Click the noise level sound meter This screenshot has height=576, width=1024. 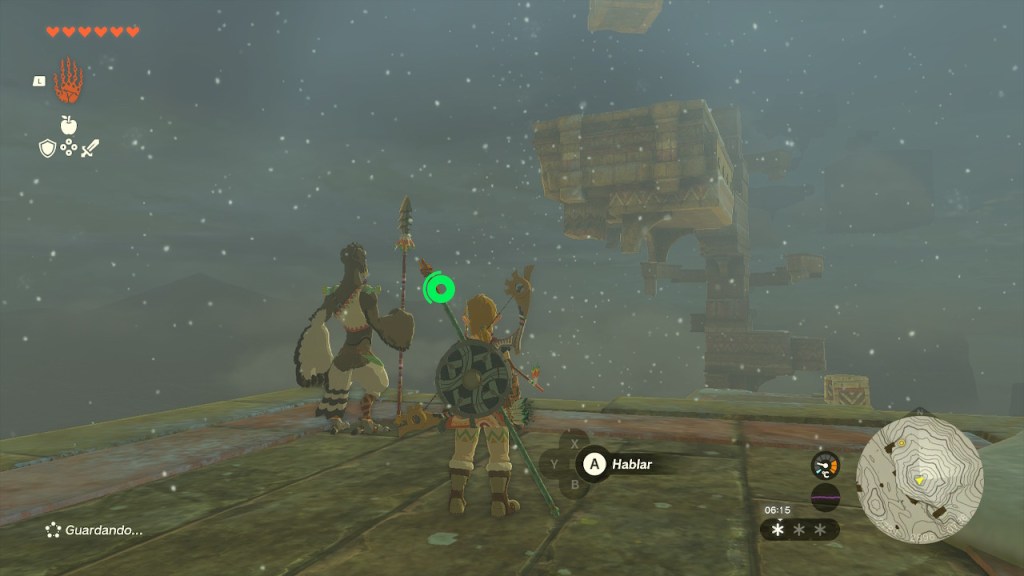pos(825,497)
